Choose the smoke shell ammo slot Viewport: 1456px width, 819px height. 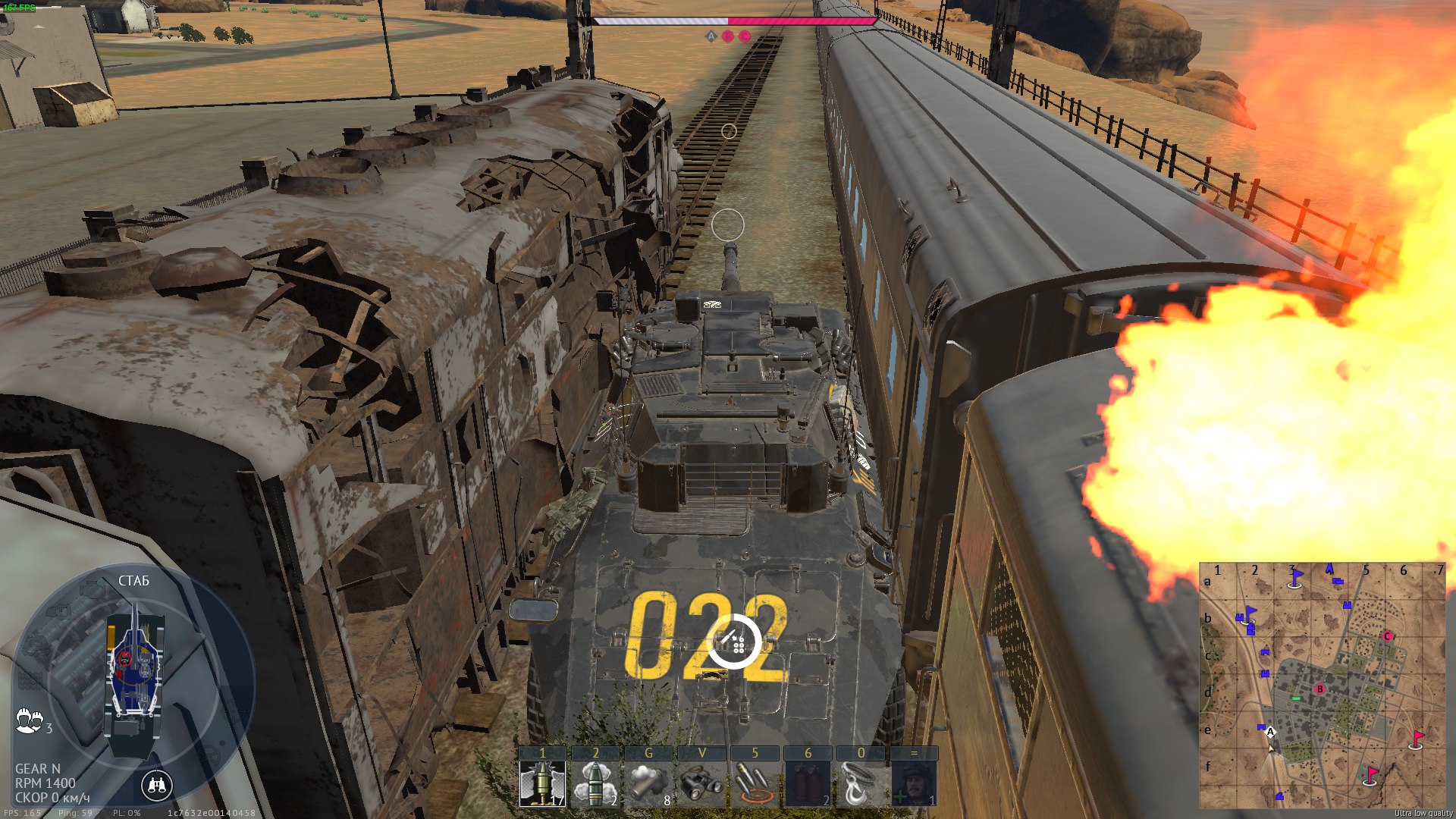pos(595,783)
